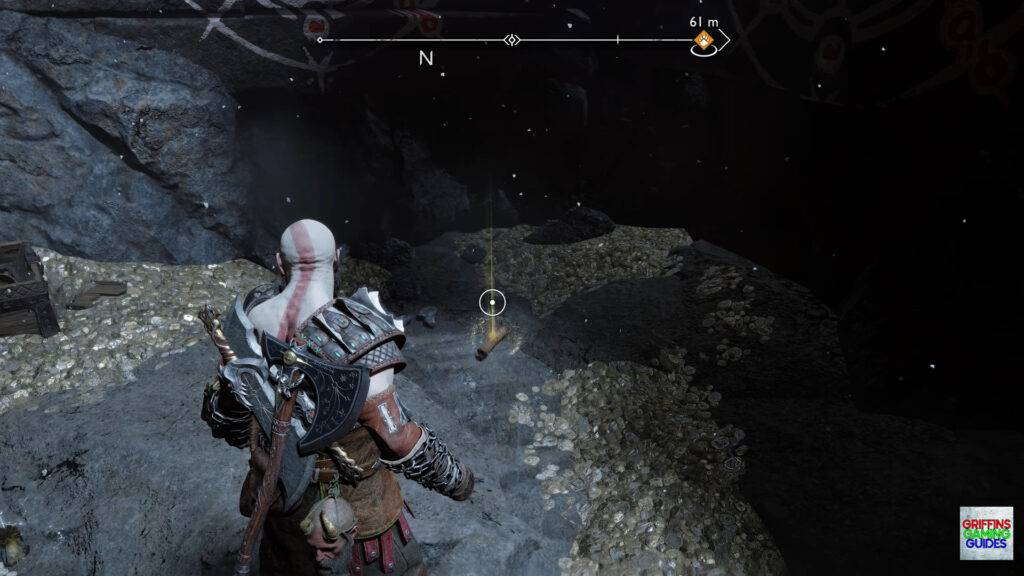Select the white diamond marker on the compass
This screenshot has height=576, width=1024.
512,41
